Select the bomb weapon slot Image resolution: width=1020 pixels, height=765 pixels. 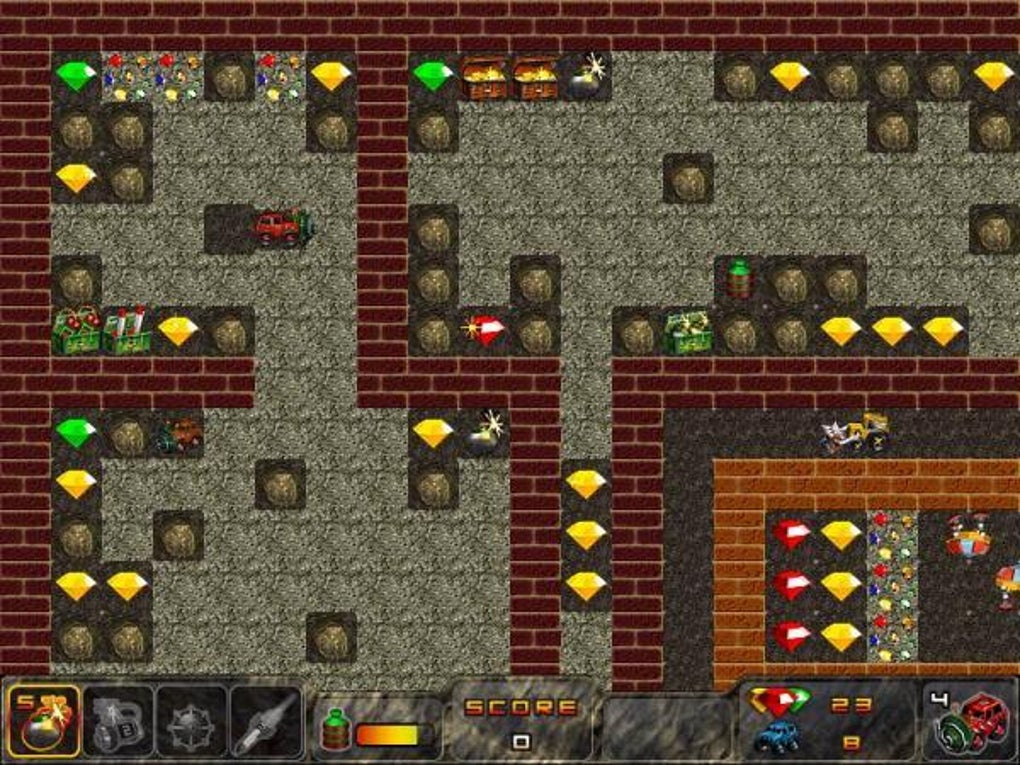click(x=43, y=720)
